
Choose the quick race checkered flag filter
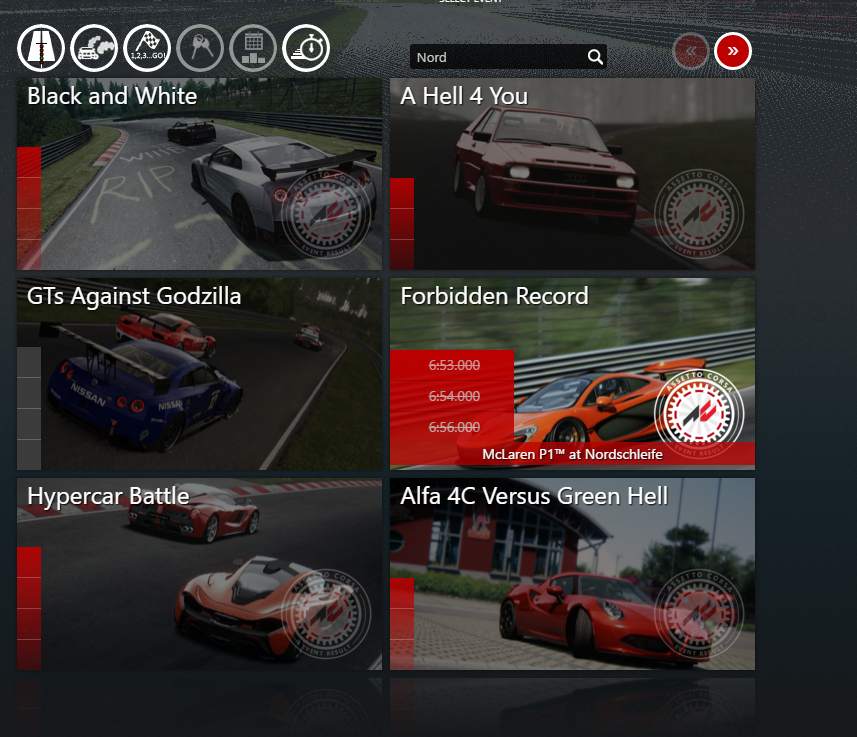(147, 48)
